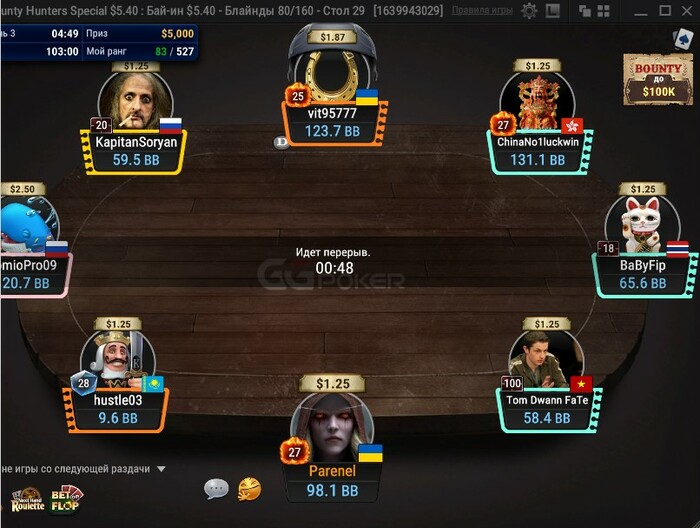Open the chat speech bubble
This screenshot has height=528, width=700.
point(216,489)
